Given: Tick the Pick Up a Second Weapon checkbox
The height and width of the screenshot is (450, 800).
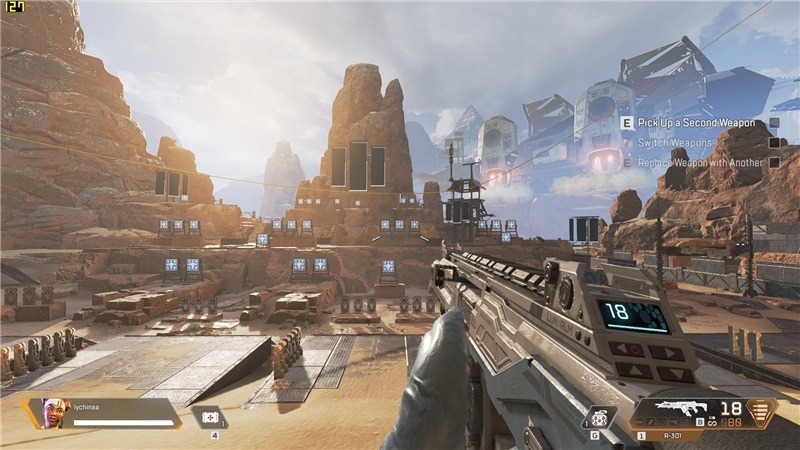Looking at the screenshot, I should tap(774, 123).
